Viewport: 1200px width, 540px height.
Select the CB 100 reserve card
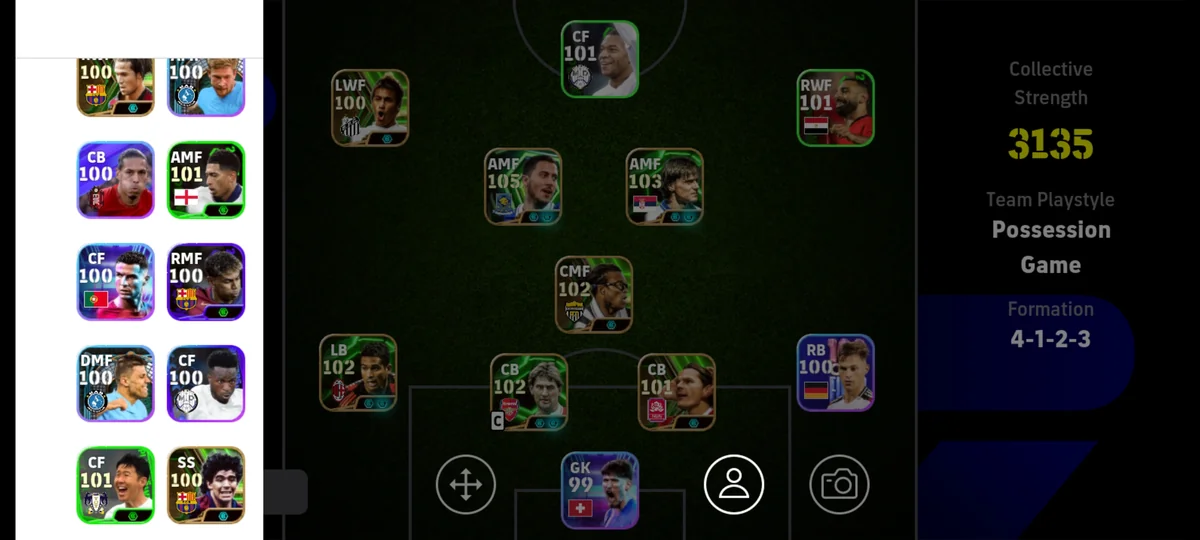pyautogui.click(x=116, y=180)
